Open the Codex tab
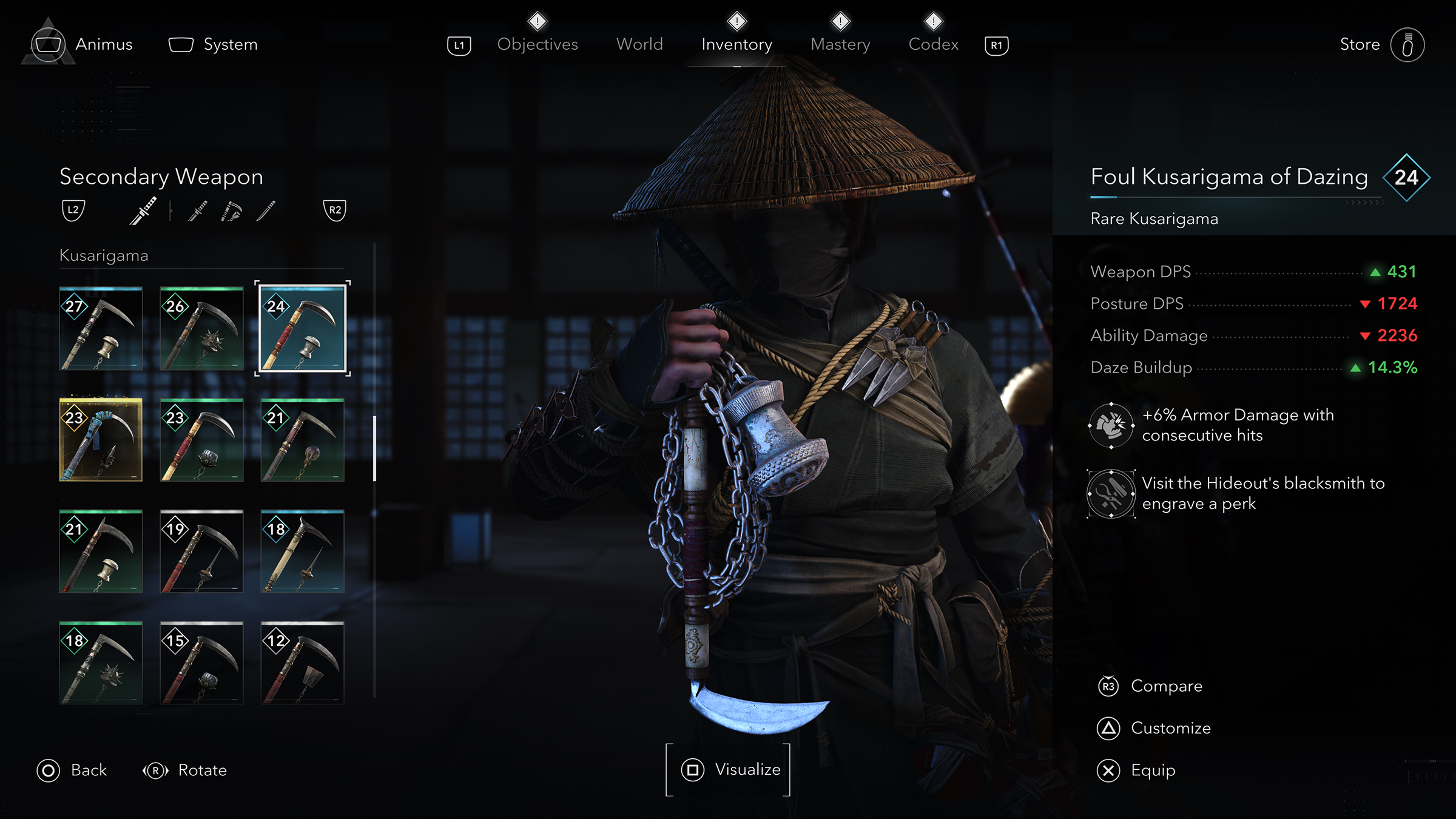Screen dimensions: 1456x819 933,44
